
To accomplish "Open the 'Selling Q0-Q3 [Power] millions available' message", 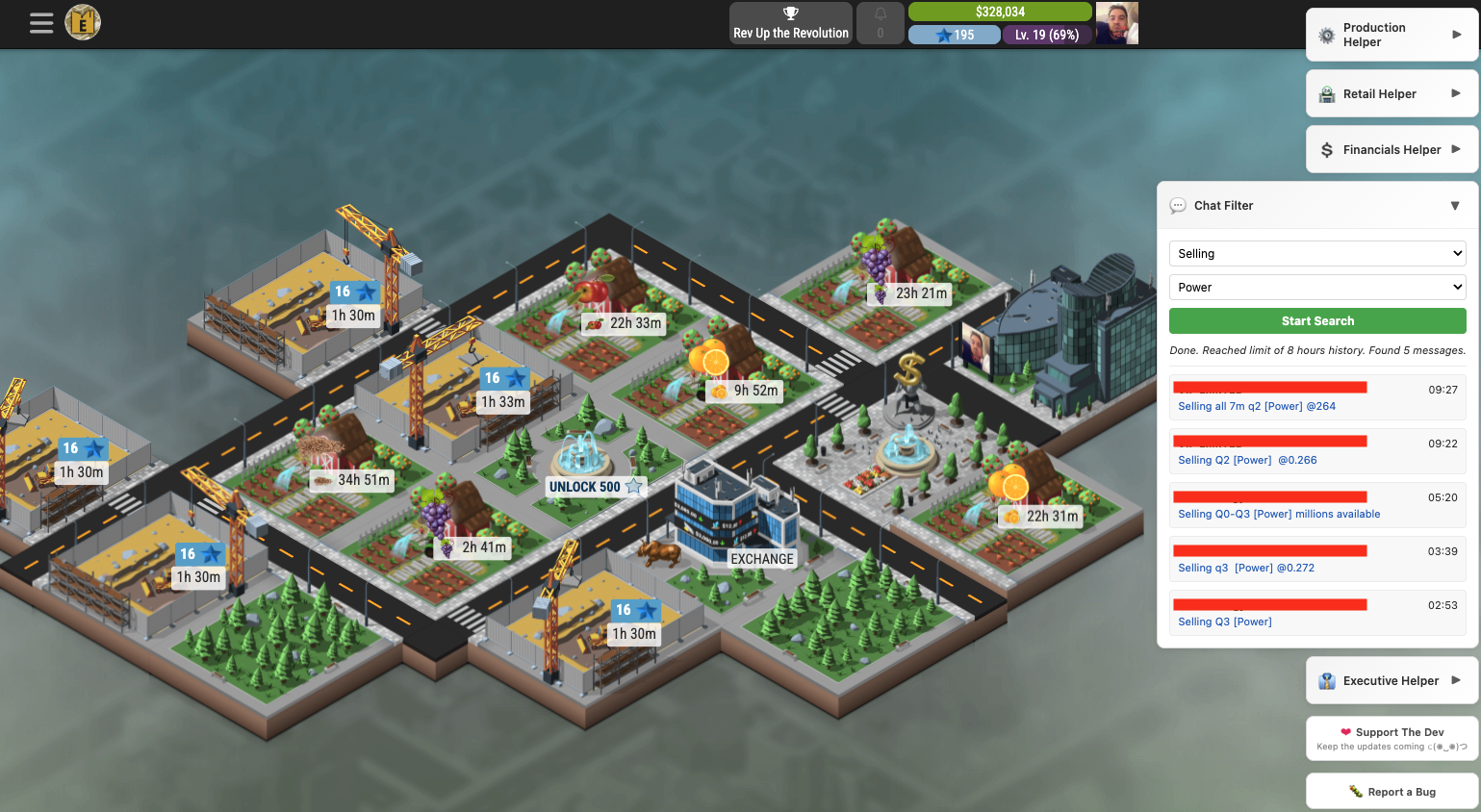I will coord(1279,515).
